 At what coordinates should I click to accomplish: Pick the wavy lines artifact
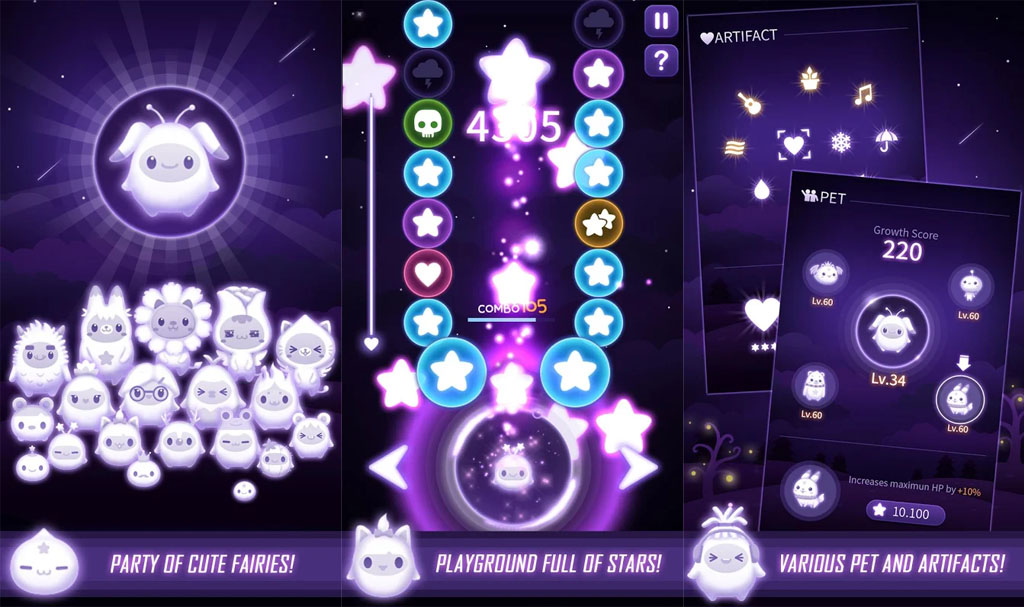tap(735, 147)
